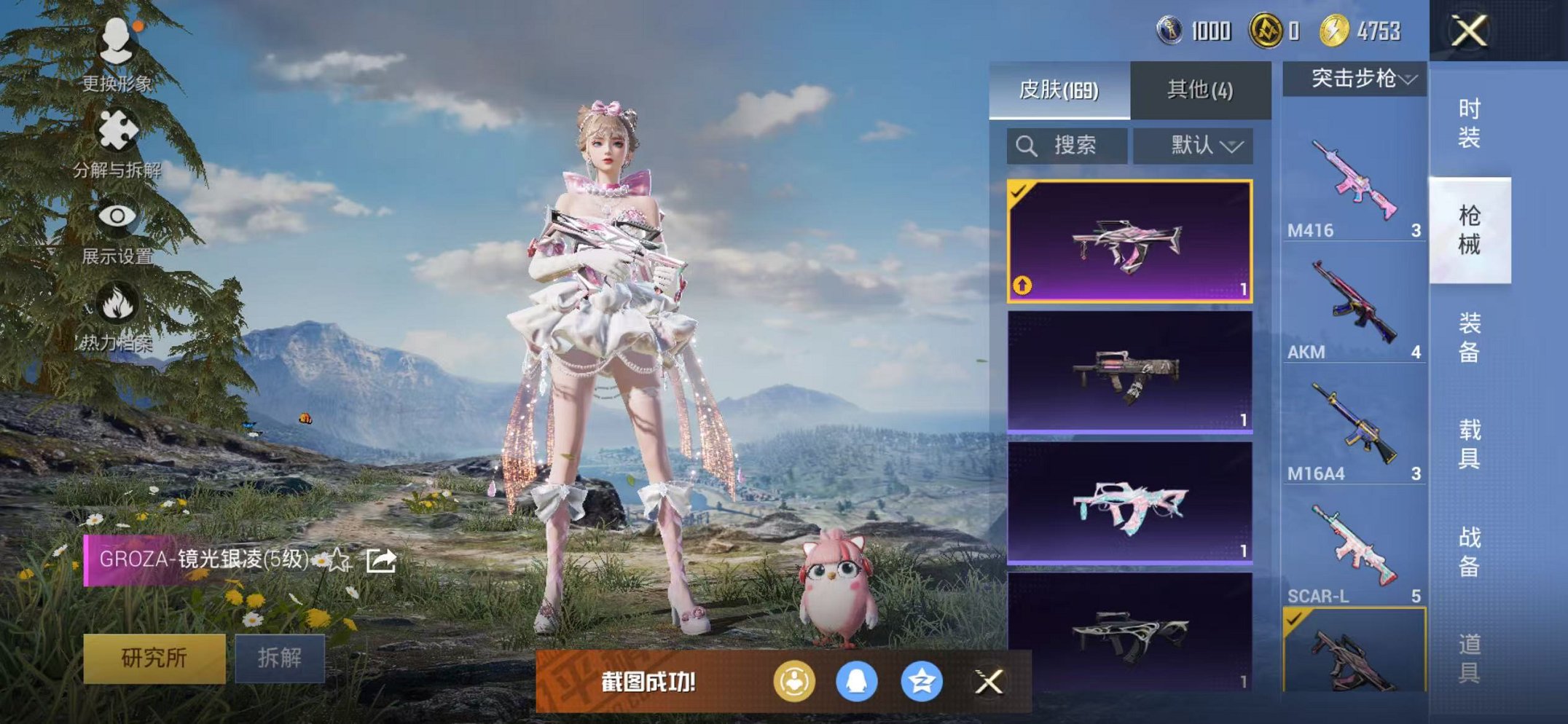Viewport: 1568px width, 724px height.
Task: Switch to the 其他(4) tab
Action: pyautogui.click(x=1199, y=89)
